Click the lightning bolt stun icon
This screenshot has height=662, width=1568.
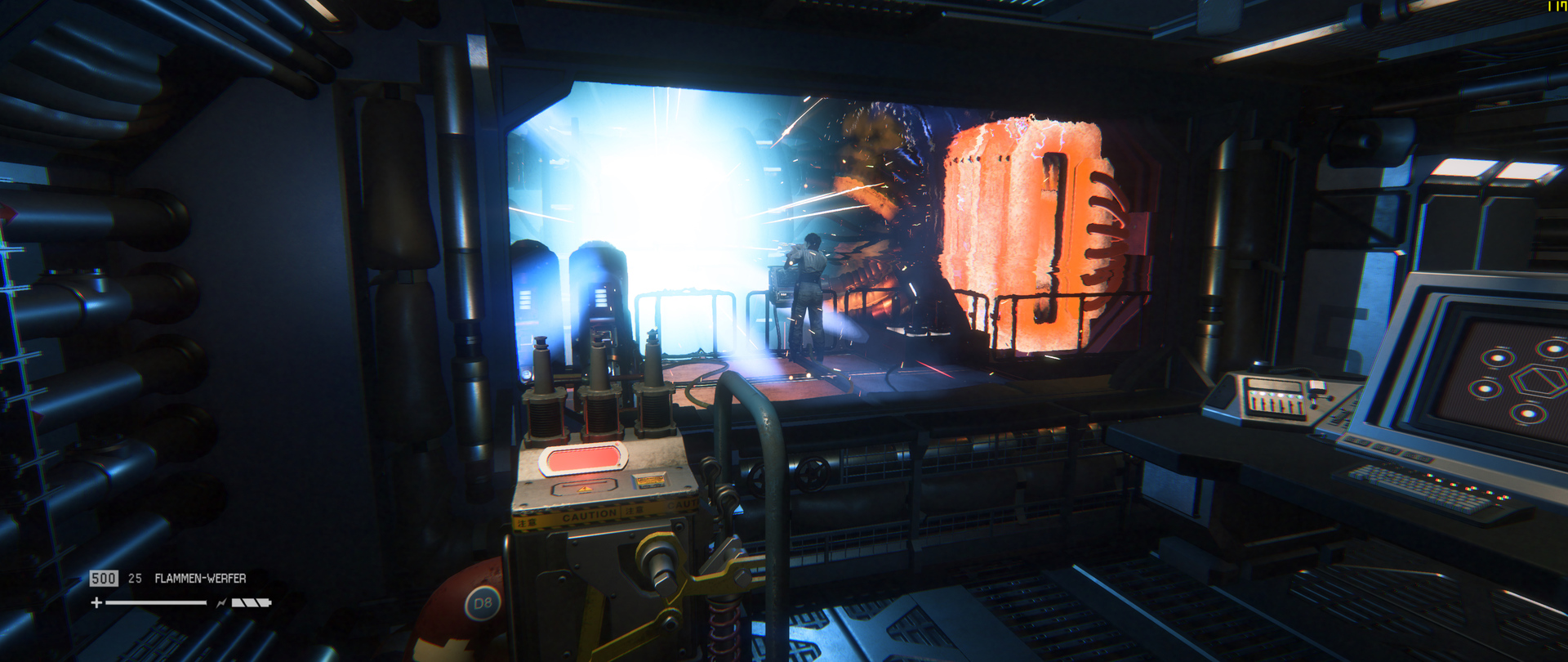[220, 602]
